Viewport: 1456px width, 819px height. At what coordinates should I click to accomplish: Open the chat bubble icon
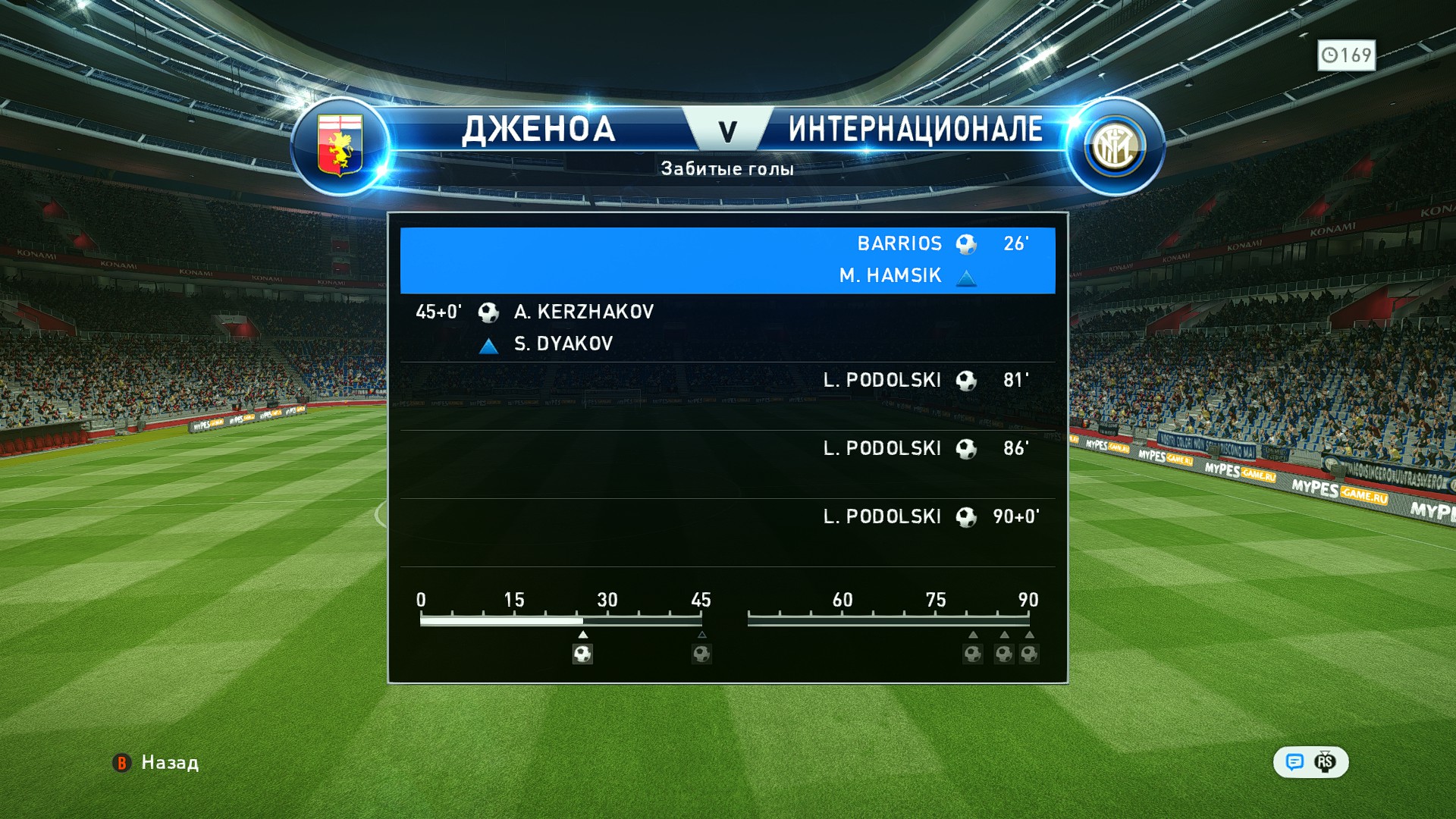[1294, 762]
